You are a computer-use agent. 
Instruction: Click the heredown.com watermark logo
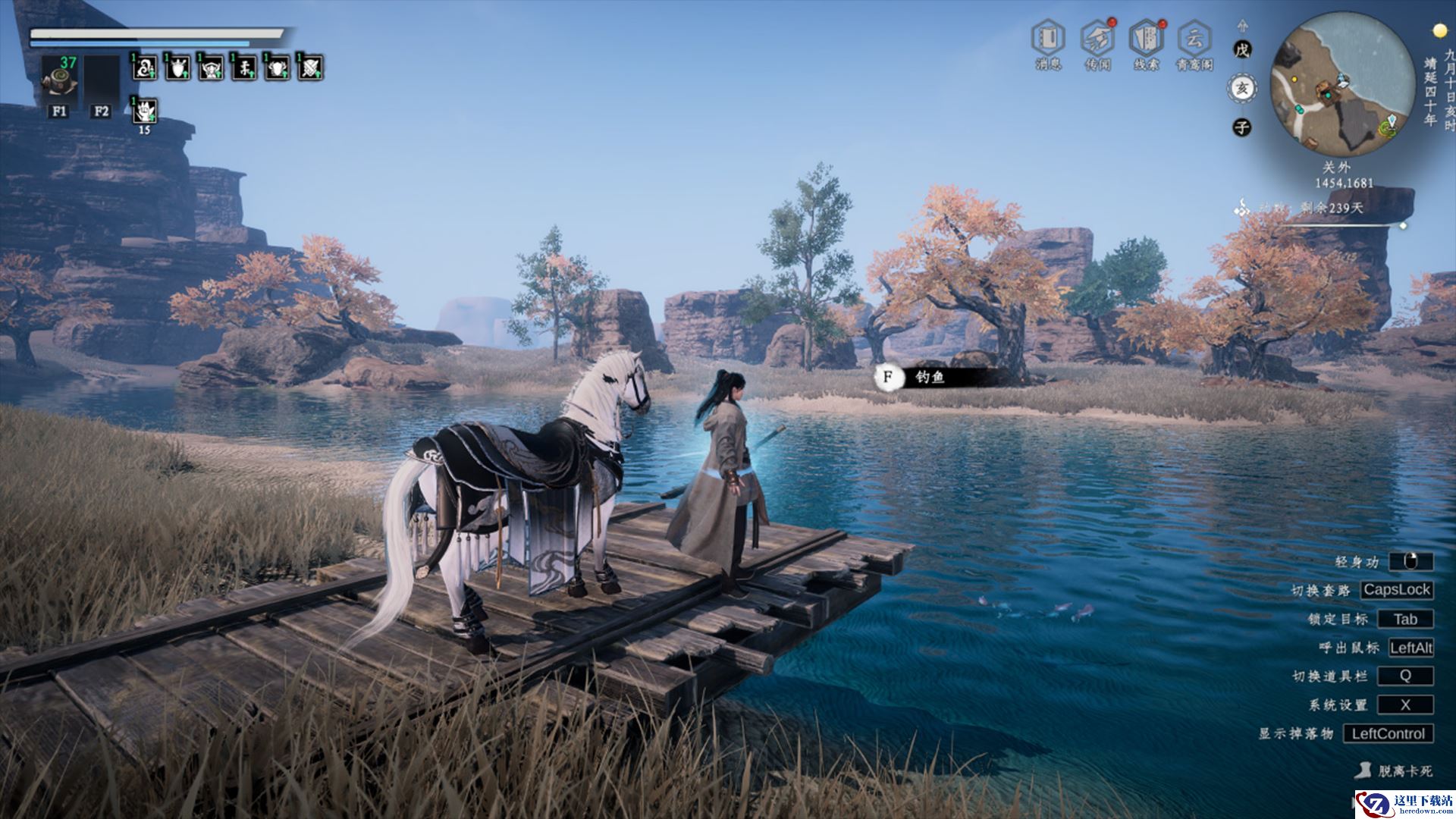click(x=1404, y=805)
